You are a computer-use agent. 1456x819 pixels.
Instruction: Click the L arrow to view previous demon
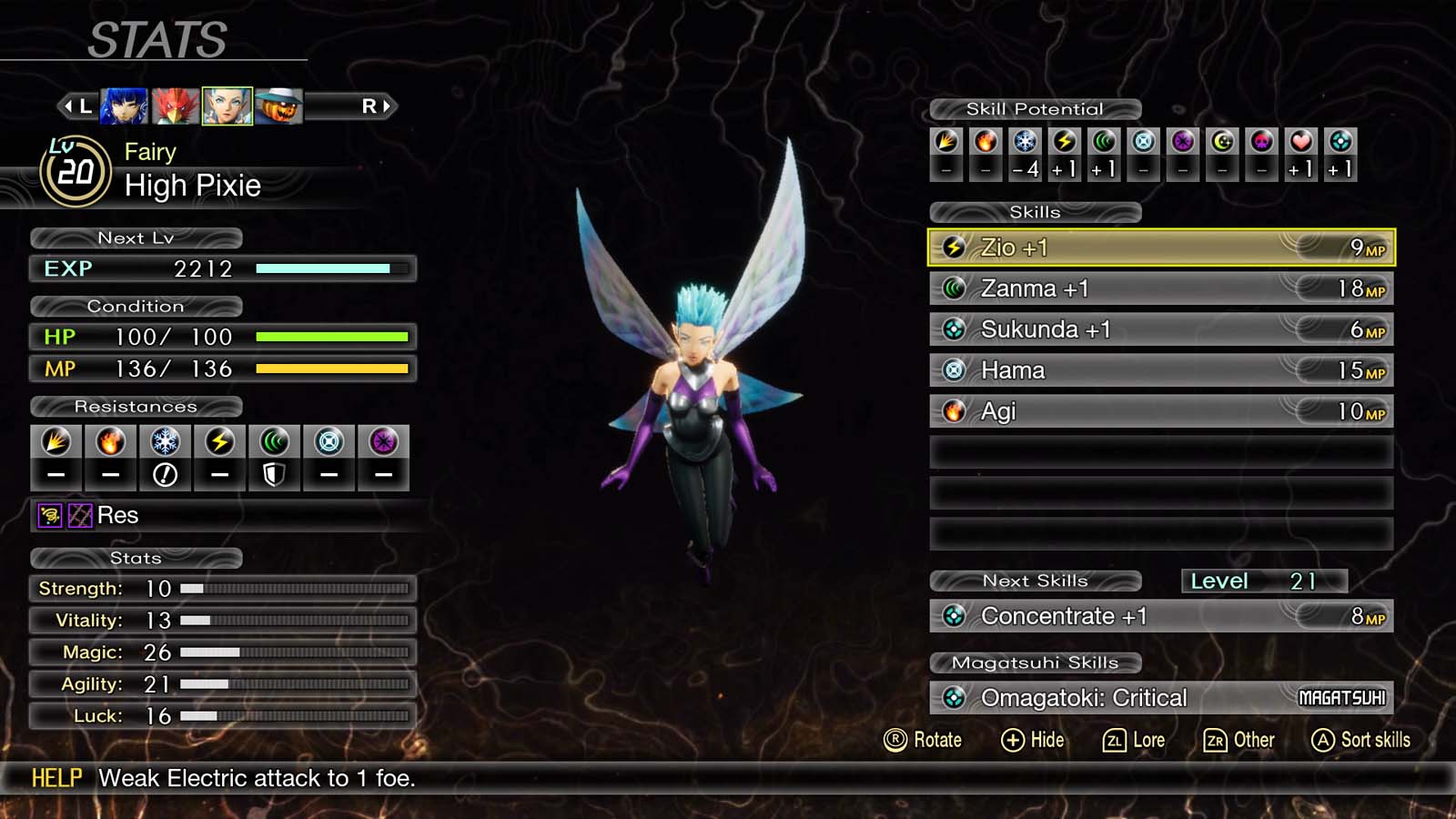77,105
